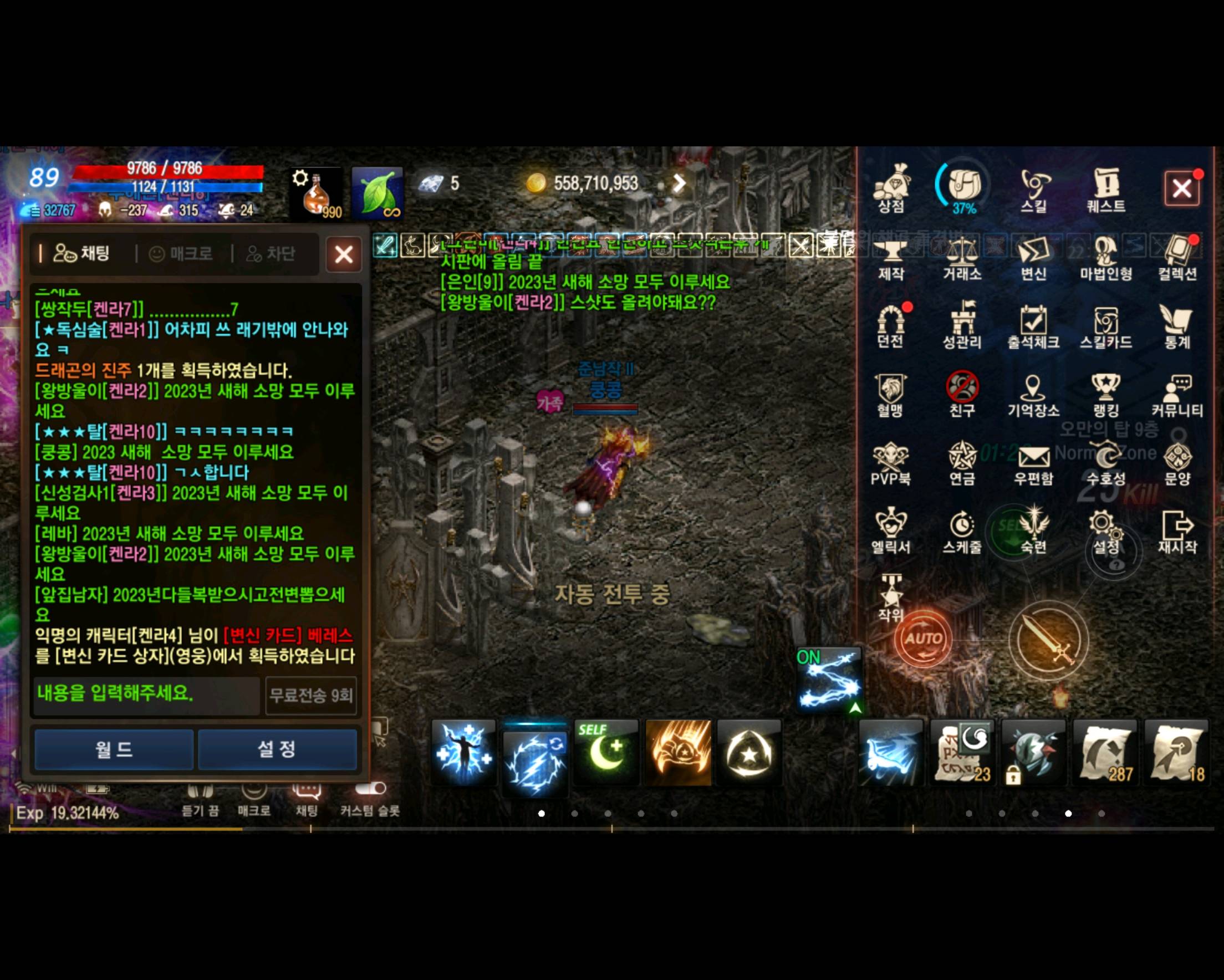Open the 거래소 trading exchange
Image resolution: width=1224 pixels, height=980 pixels.
(x=962, y=259)
